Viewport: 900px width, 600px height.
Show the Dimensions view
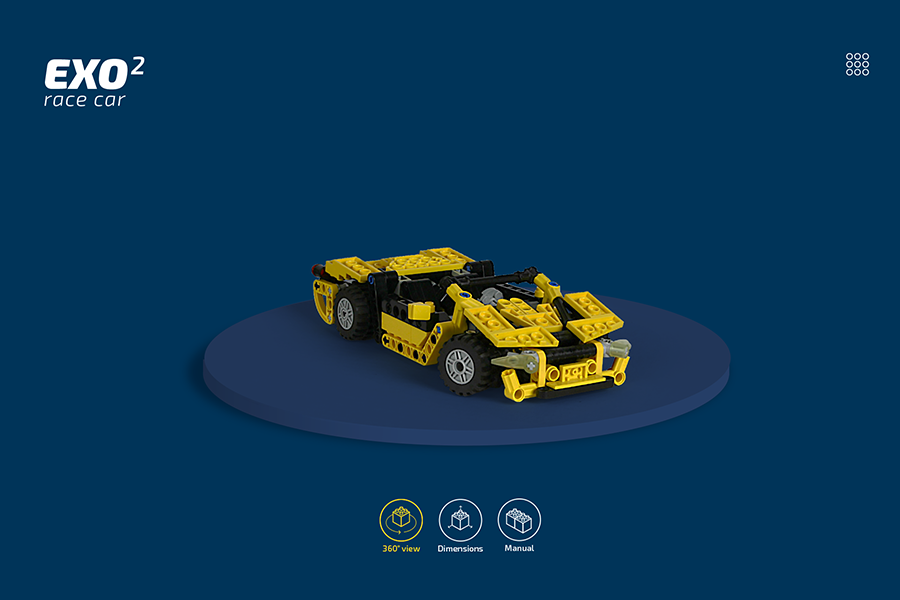point(460,520)
